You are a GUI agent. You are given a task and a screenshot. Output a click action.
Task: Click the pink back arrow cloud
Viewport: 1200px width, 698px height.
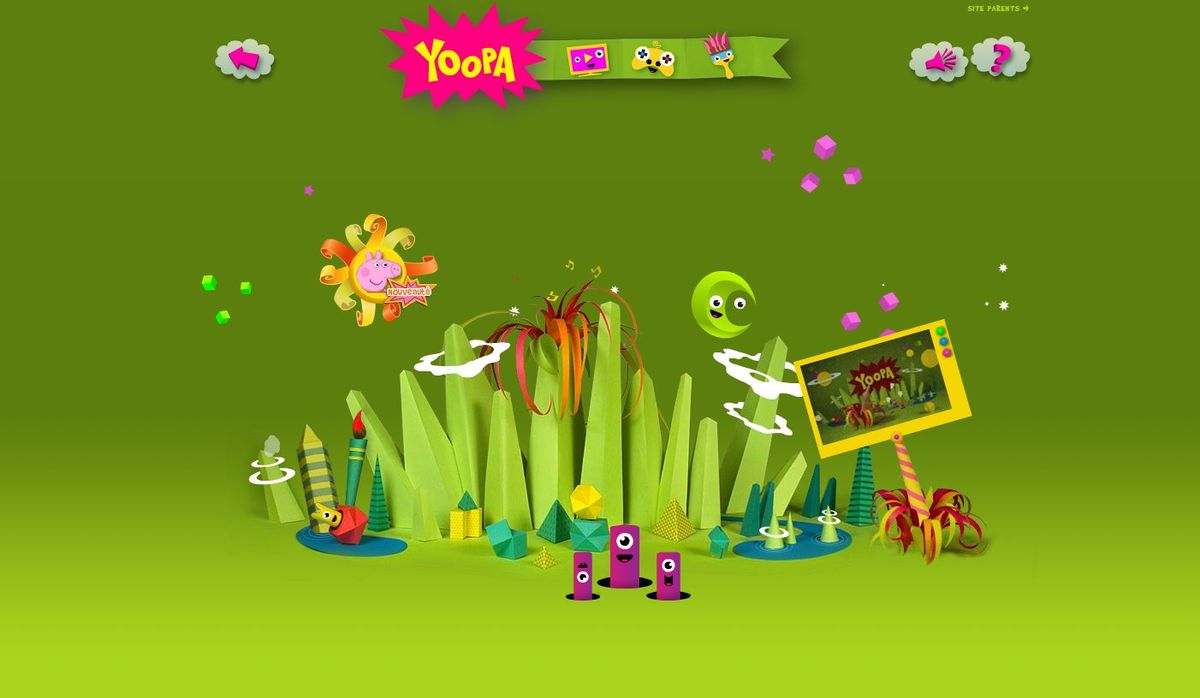coord(244,59)
